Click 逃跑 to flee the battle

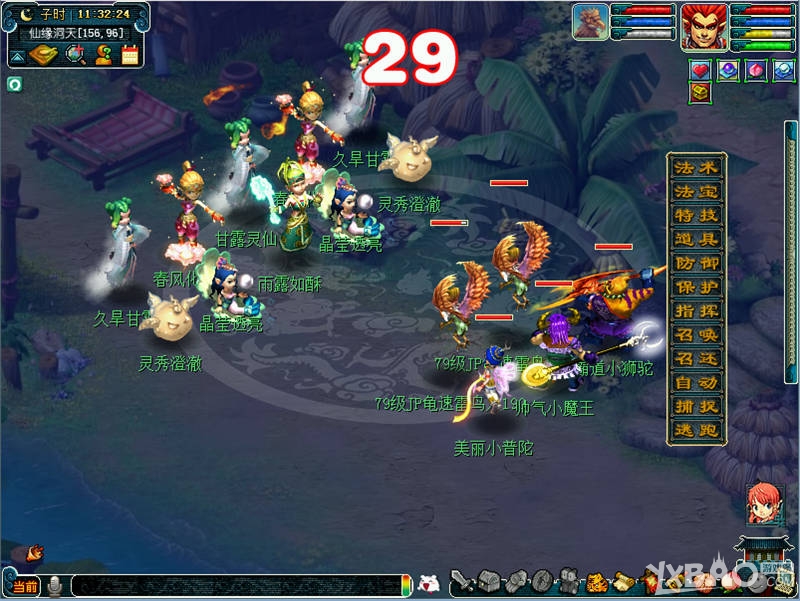695,432
